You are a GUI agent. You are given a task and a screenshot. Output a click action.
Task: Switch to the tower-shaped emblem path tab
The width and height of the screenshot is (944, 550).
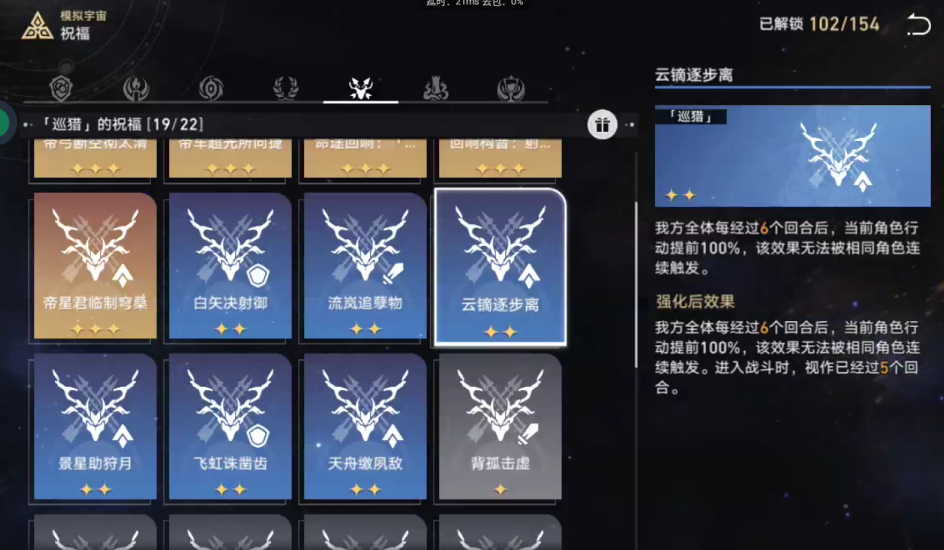click(435, 89)
